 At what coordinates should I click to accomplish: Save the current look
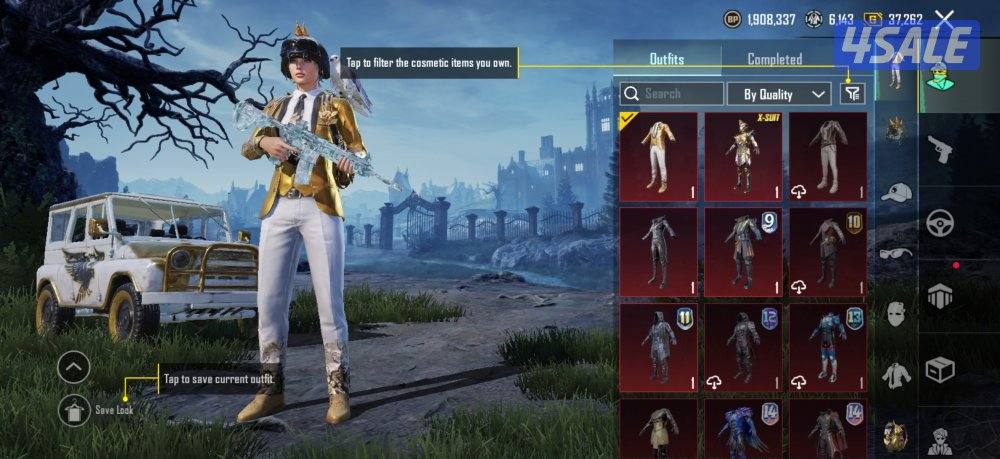pos(74,409)
